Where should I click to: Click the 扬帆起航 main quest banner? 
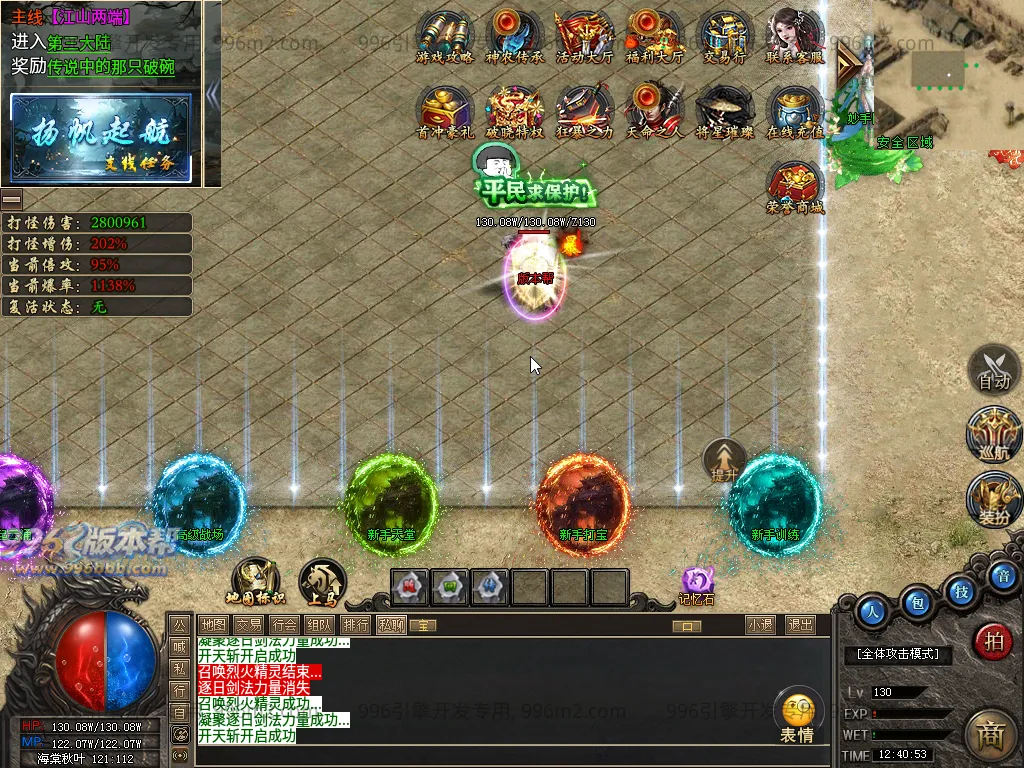tap(101, 138)
